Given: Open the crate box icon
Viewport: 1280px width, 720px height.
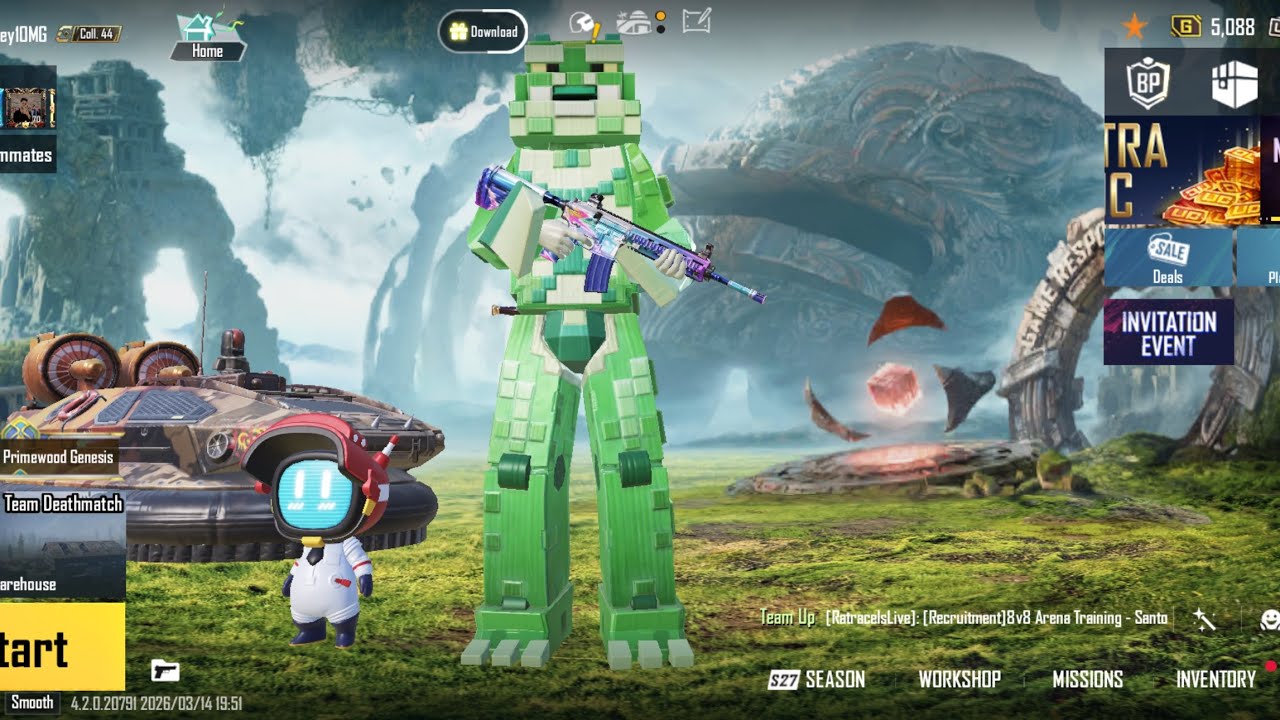Looking at the screenshot, I should 1234,84.
